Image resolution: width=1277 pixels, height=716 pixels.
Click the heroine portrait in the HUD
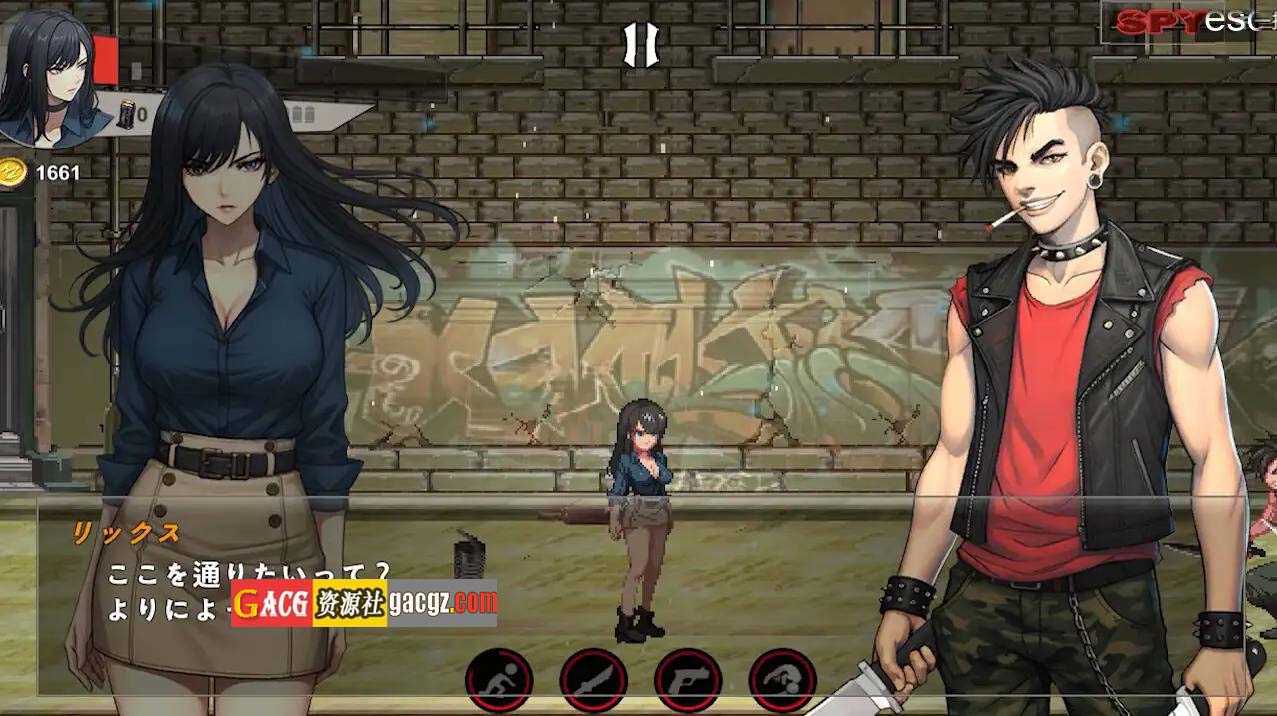pos(45,75)
